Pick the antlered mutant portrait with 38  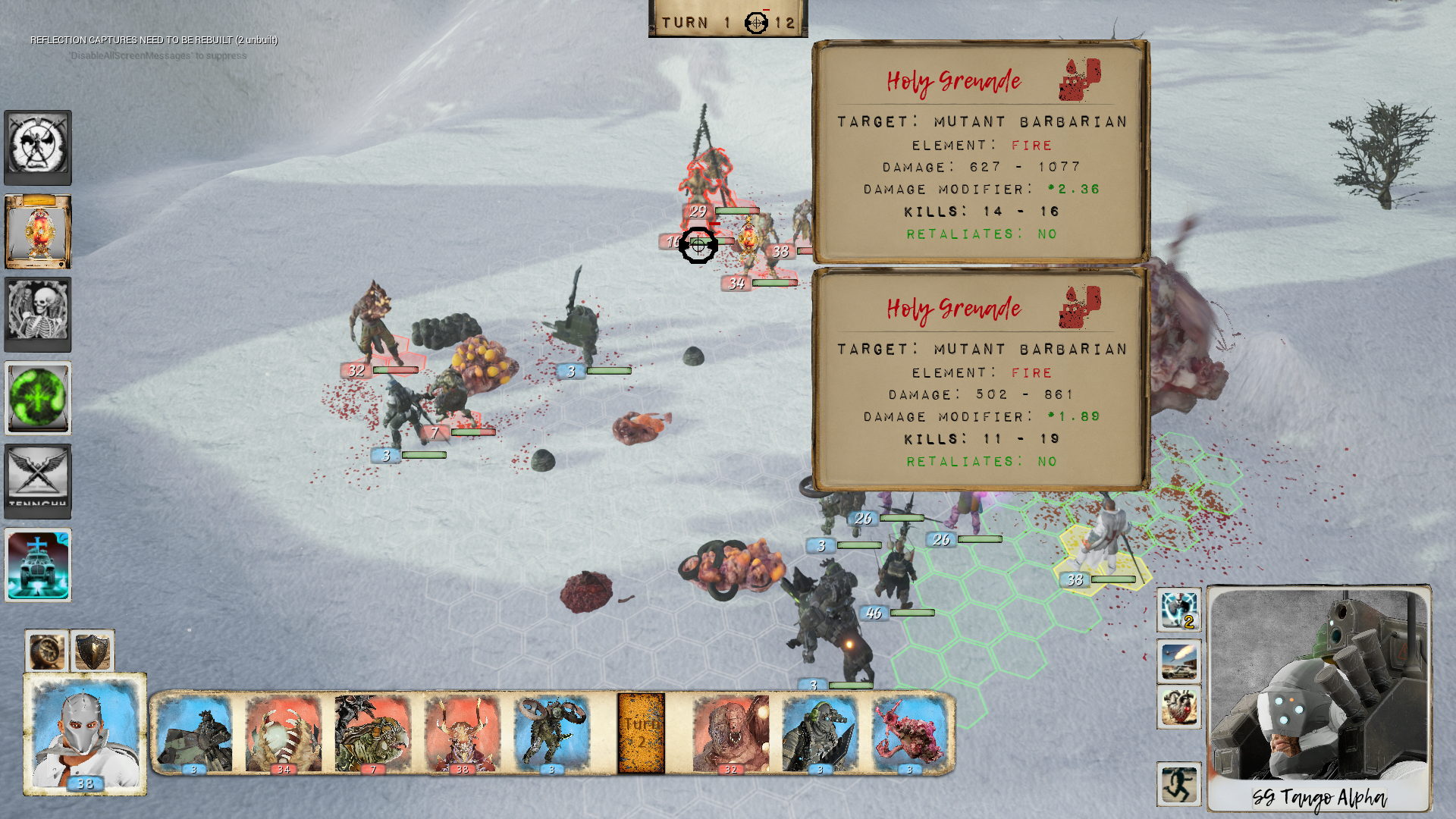pyautogui.click(x=462, y=733)
